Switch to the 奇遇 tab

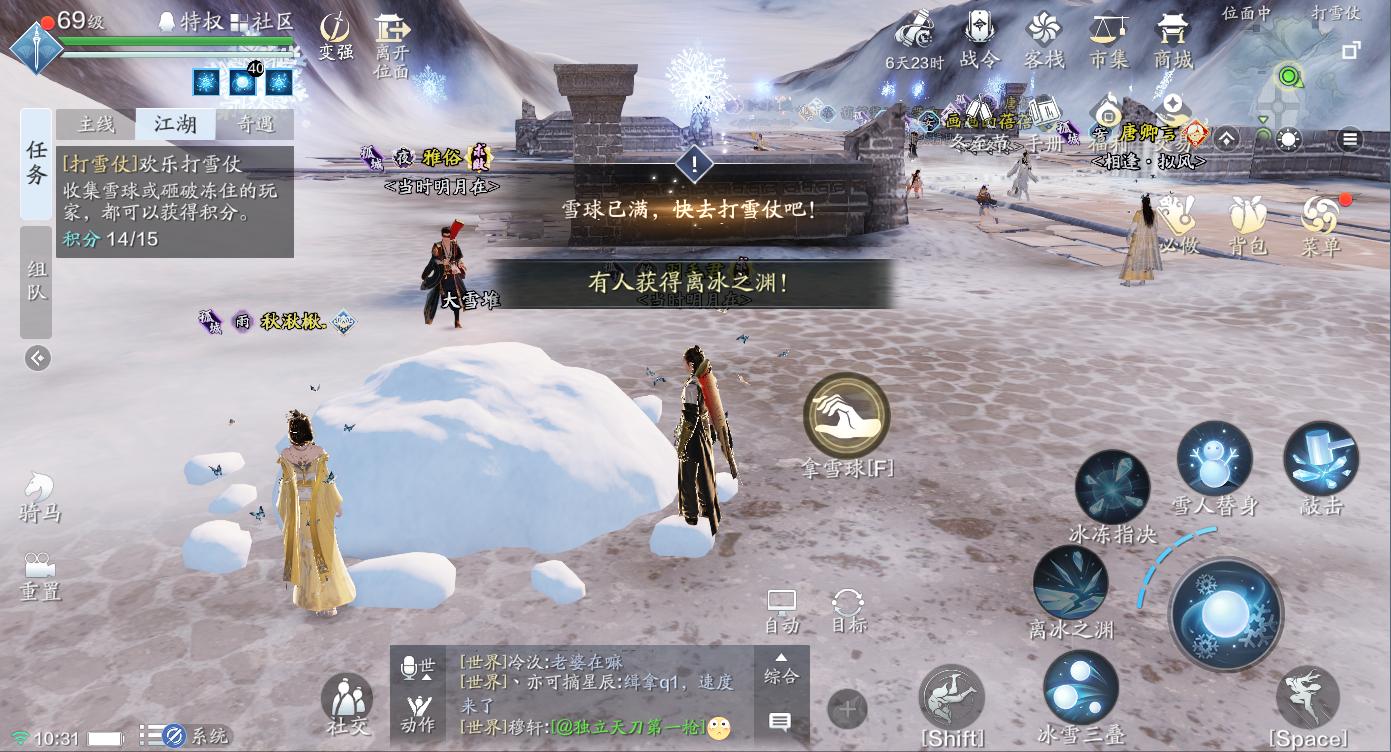[x=255, y=124]
